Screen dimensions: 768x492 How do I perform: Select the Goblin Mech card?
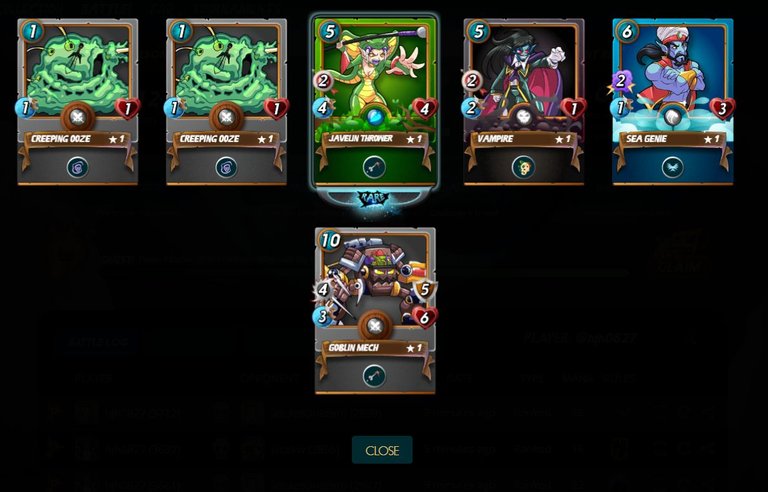pyautogui.click(x=375, y=309)
